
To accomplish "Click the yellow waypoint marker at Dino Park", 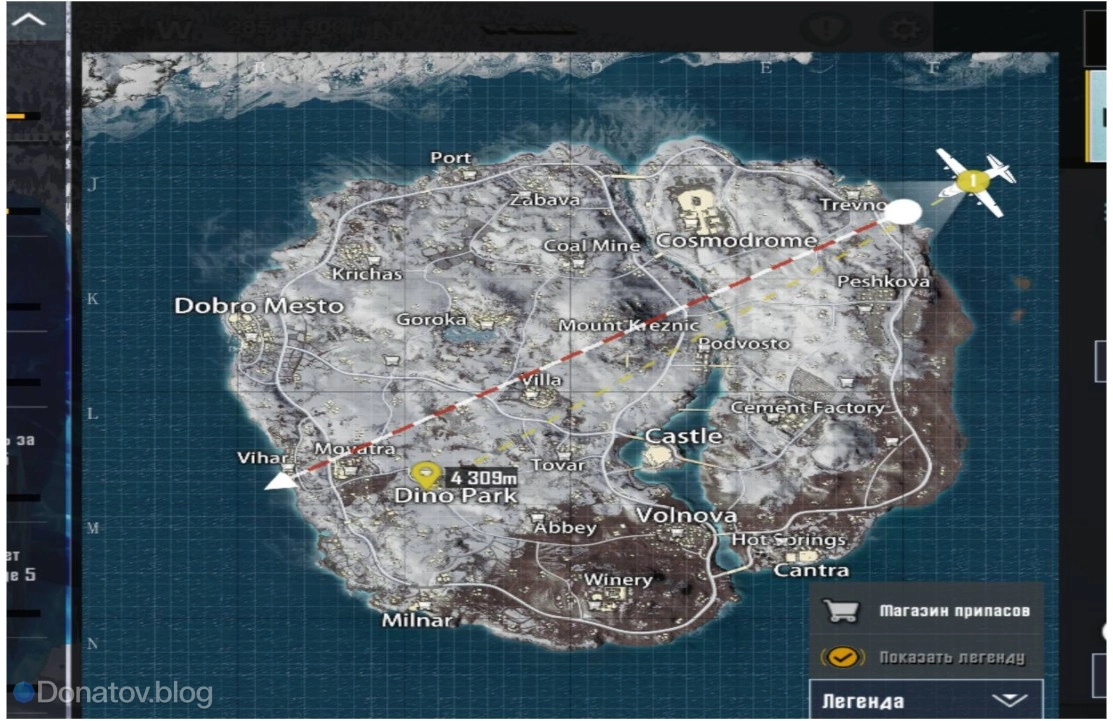I will (x=427, y=475).
